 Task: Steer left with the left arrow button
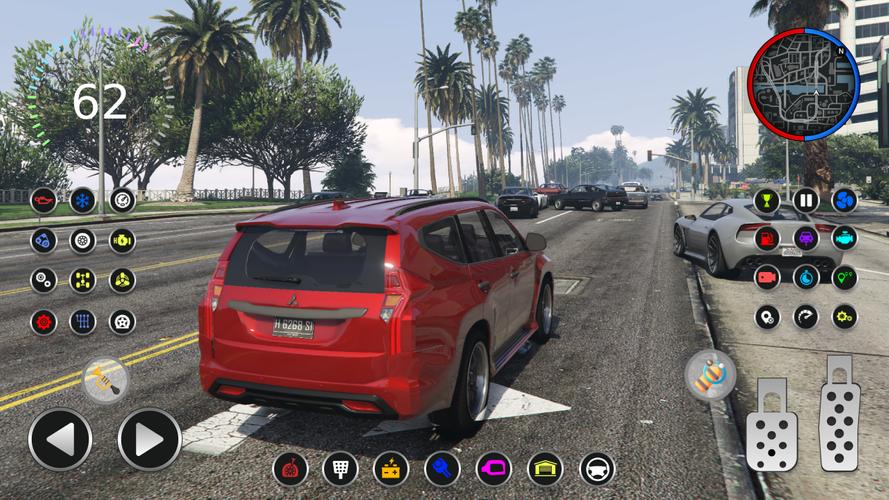click(60, 439)
